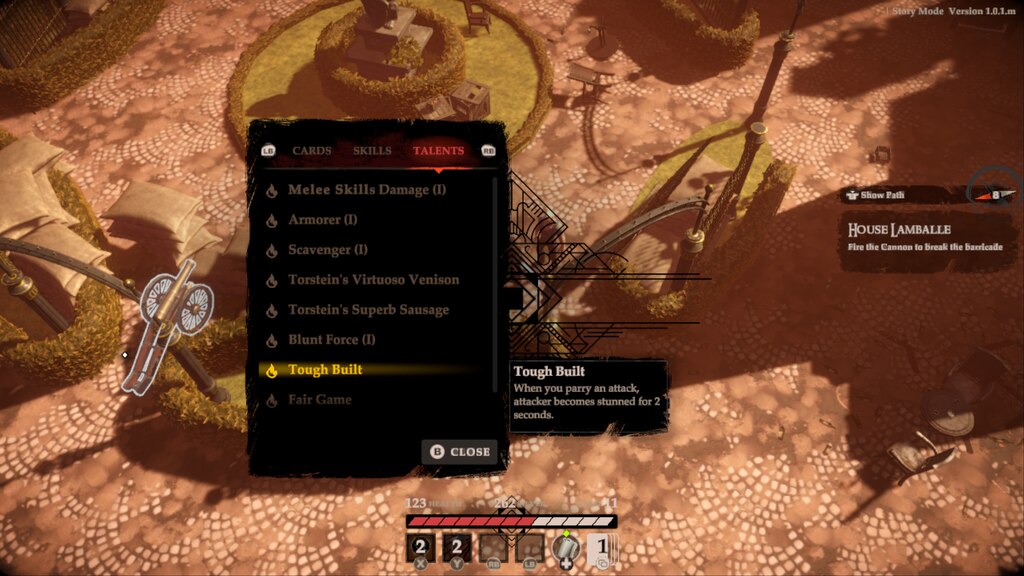Open the card deck icon
1024x576 pixels.
pos(599,548)
